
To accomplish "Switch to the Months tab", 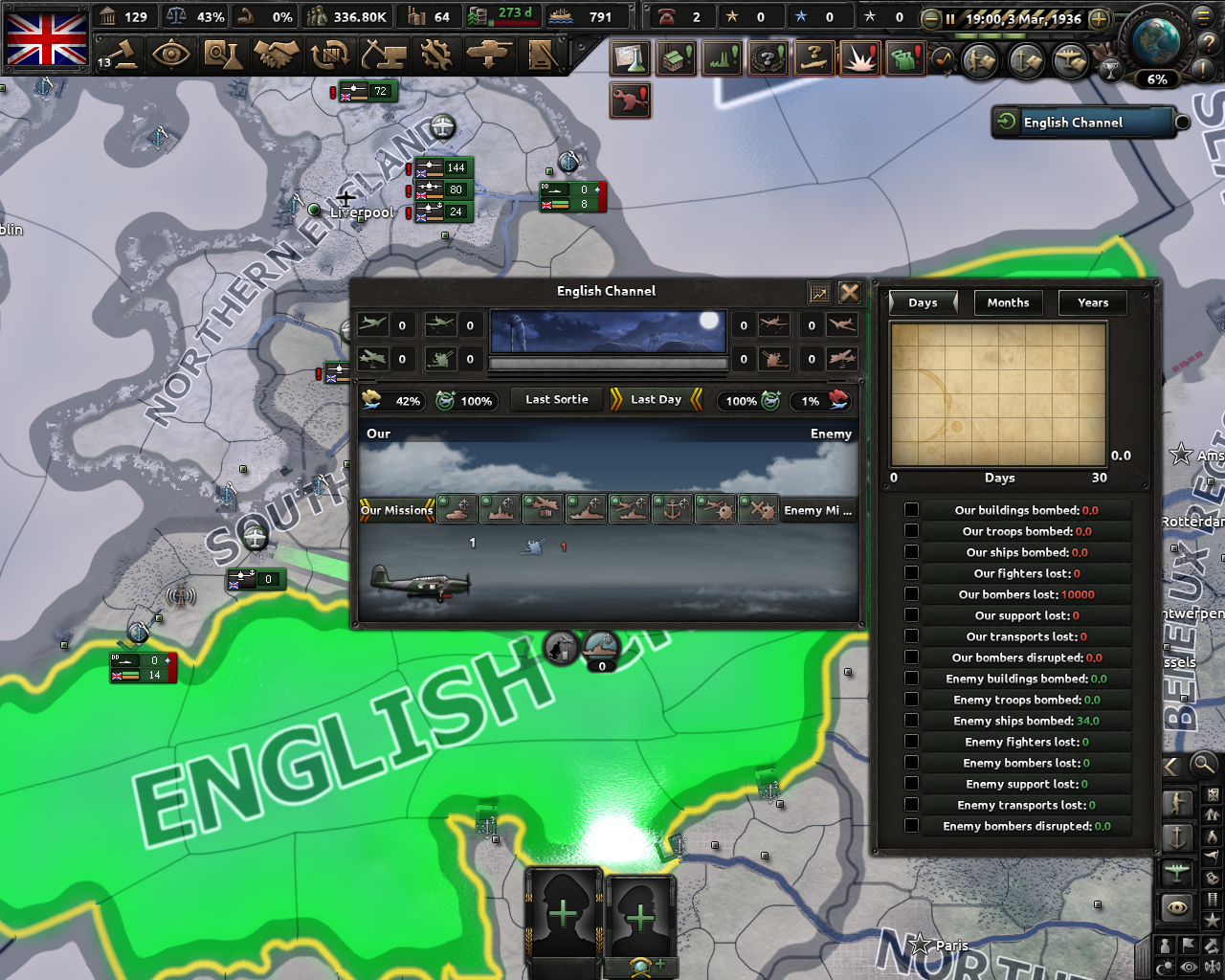I will point(1008,302).
